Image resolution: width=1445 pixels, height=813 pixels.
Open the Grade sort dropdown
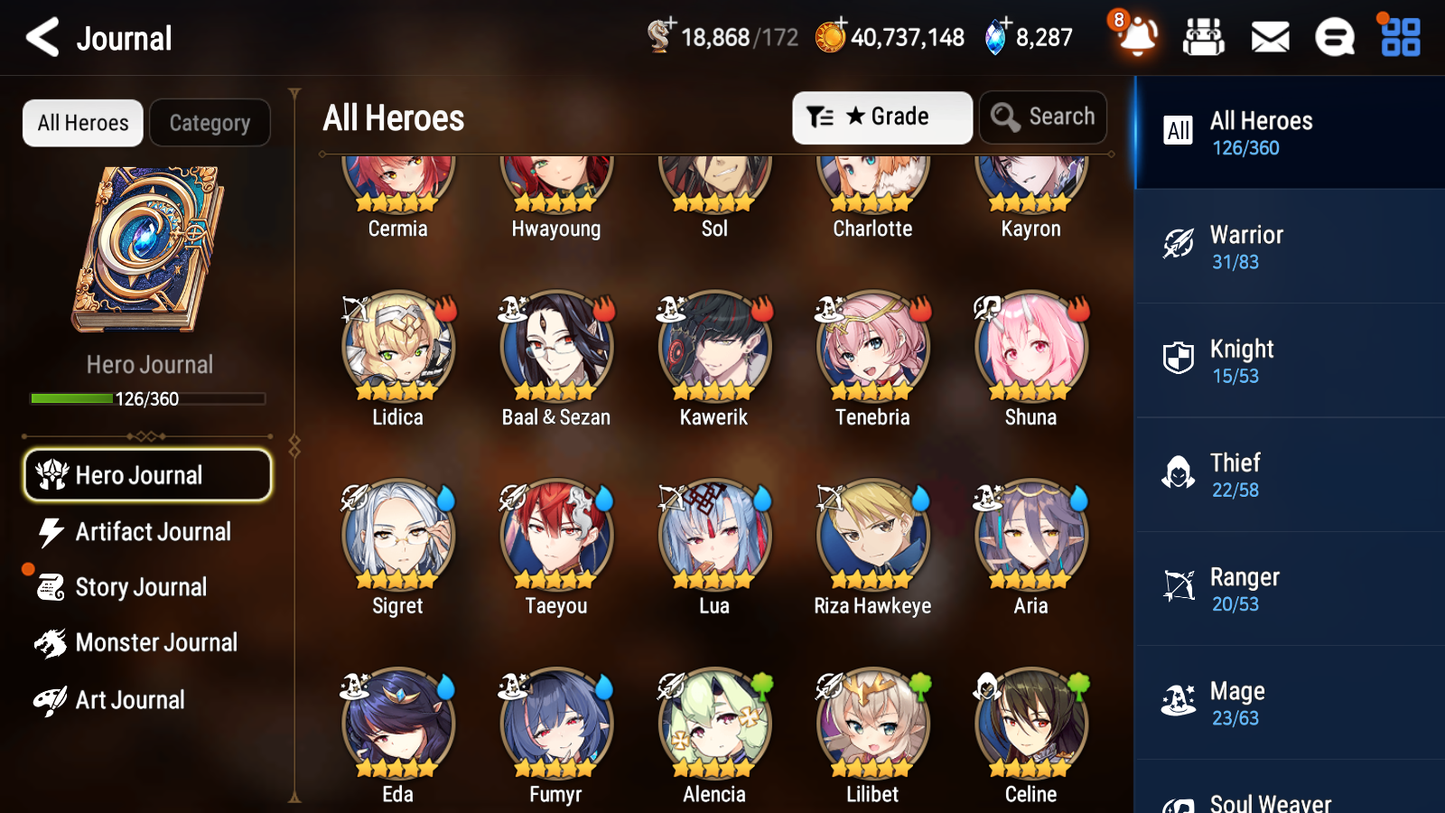click(x=882, y=117)
